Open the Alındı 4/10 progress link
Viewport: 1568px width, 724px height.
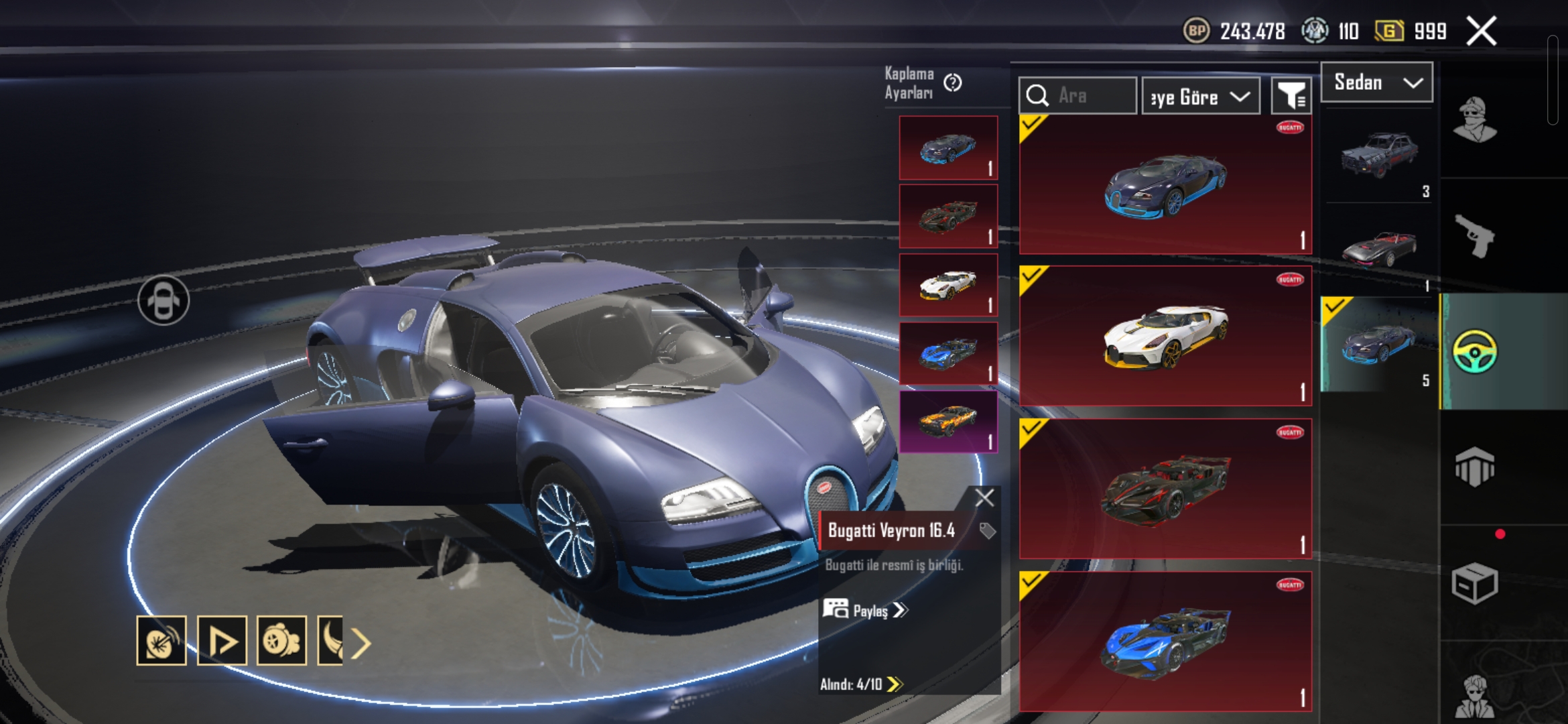coord(861,684)
